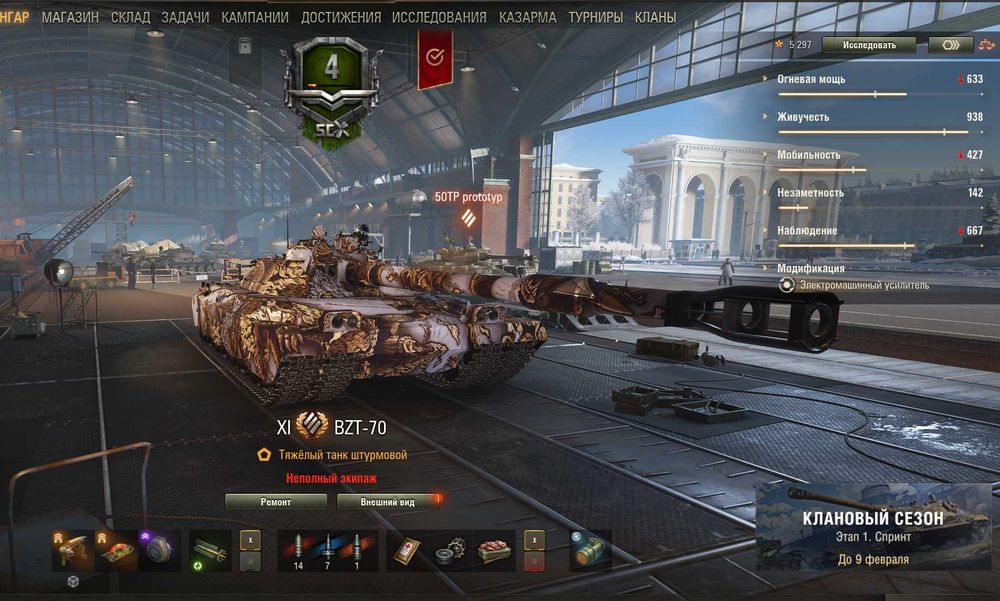Open ДОСТИЖЕНИЯ page
The width and height of the screenshot is (1000, 601).
click(x=340, y=17)
